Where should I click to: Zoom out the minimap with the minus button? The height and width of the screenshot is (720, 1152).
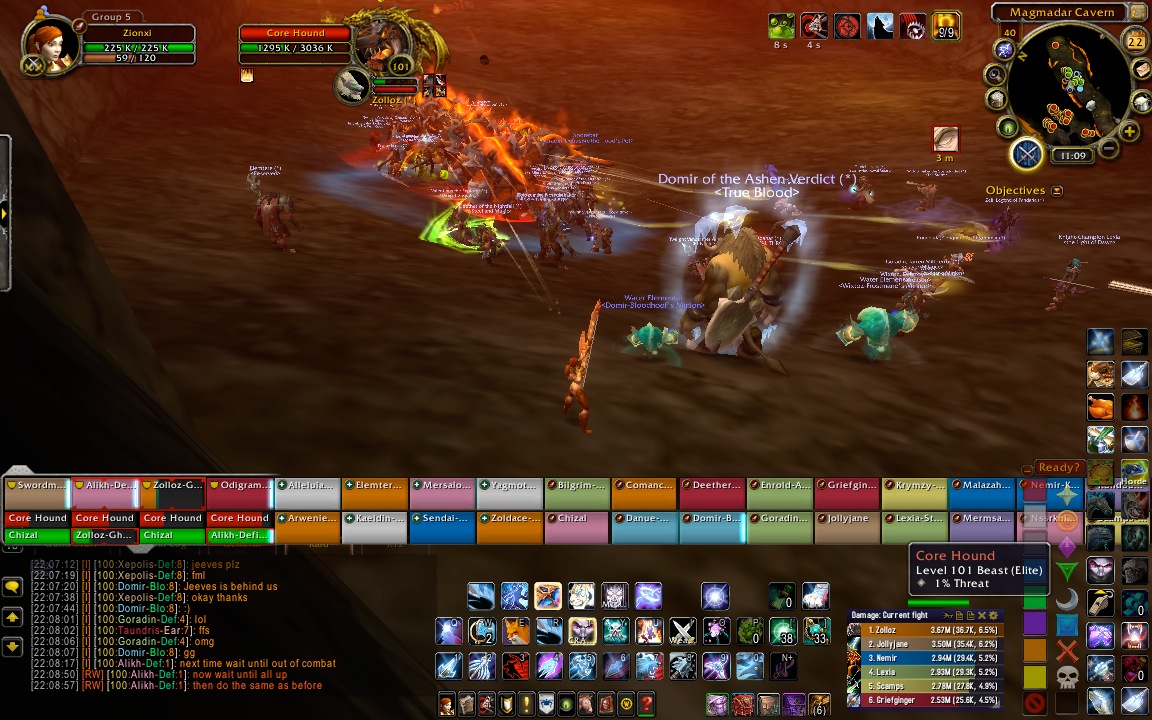click(1108, 150)
